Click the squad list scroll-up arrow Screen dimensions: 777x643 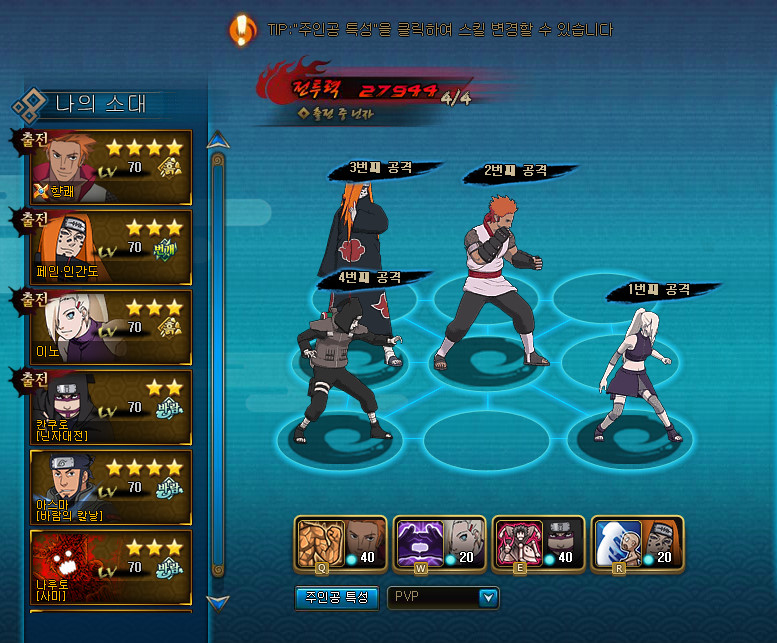[217, 138]
